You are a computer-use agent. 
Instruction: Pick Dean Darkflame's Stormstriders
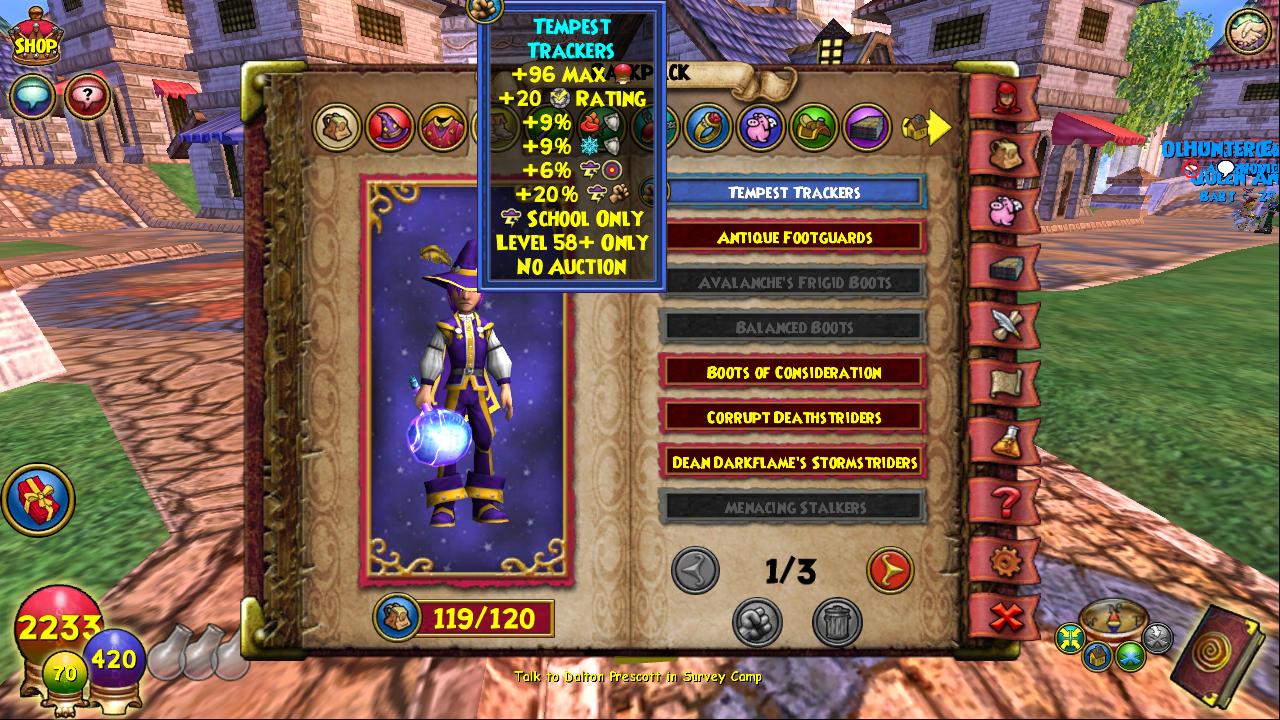point(794,463)
